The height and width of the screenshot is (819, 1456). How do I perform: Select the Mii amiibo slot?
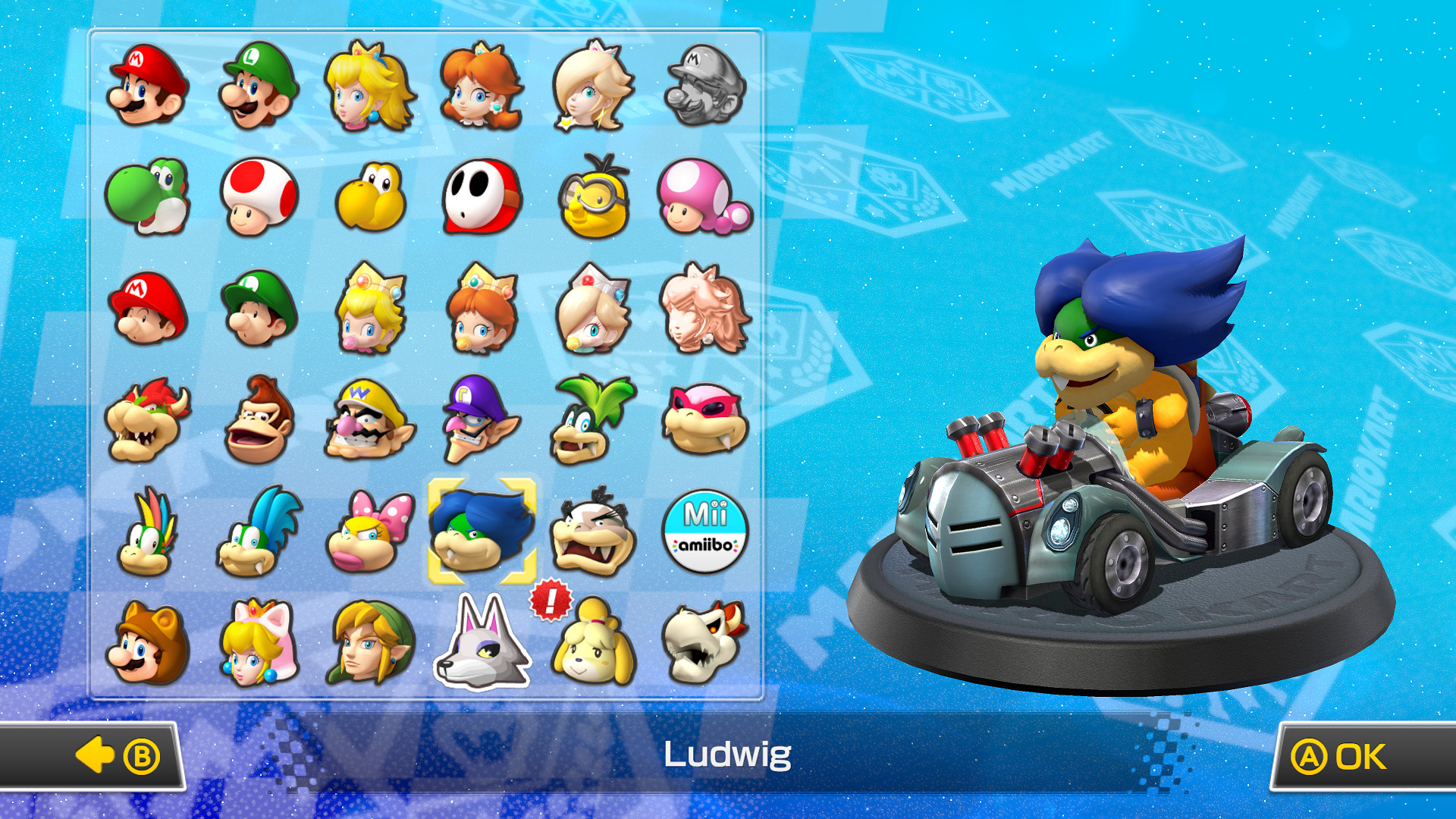(704, 531)
